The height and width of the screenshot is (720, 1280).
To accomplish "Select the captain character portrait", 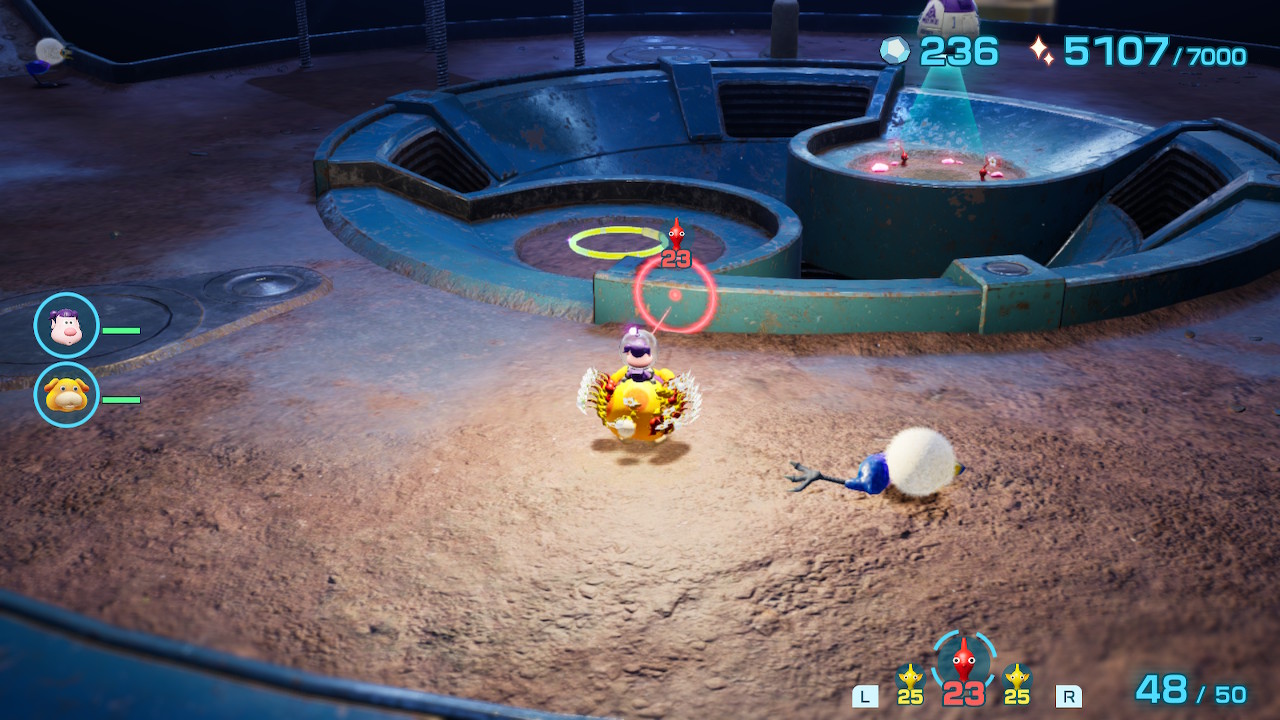I will [66, 325].
